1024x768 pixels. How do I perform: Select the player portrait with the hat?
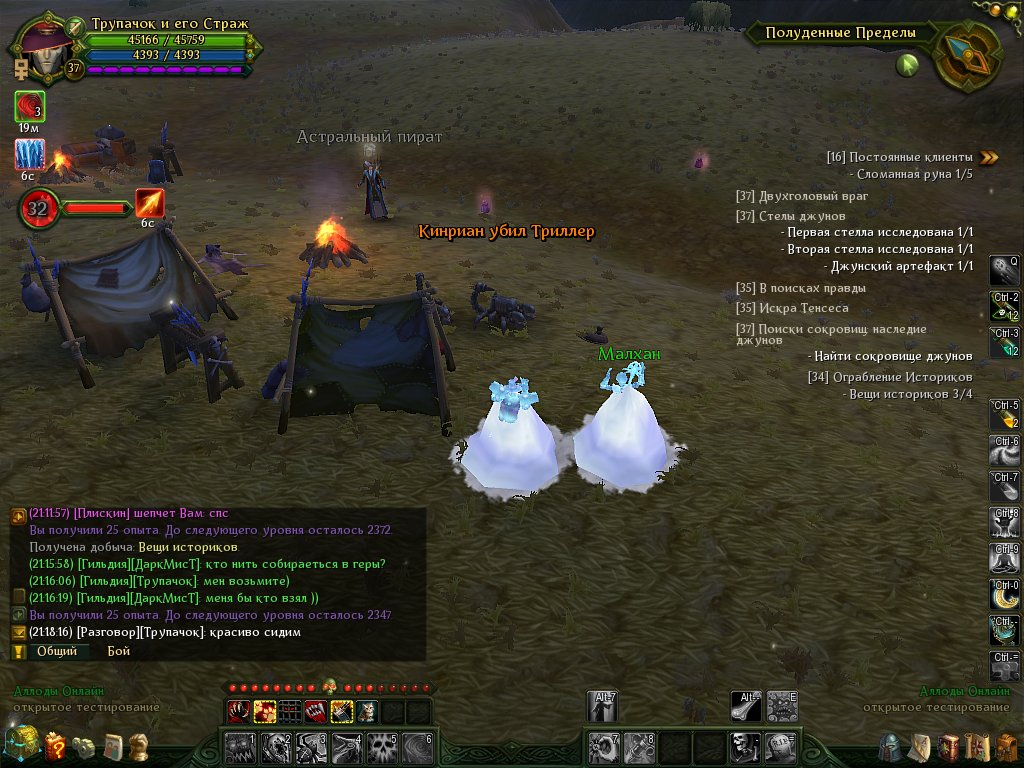(x=36, y=48)
